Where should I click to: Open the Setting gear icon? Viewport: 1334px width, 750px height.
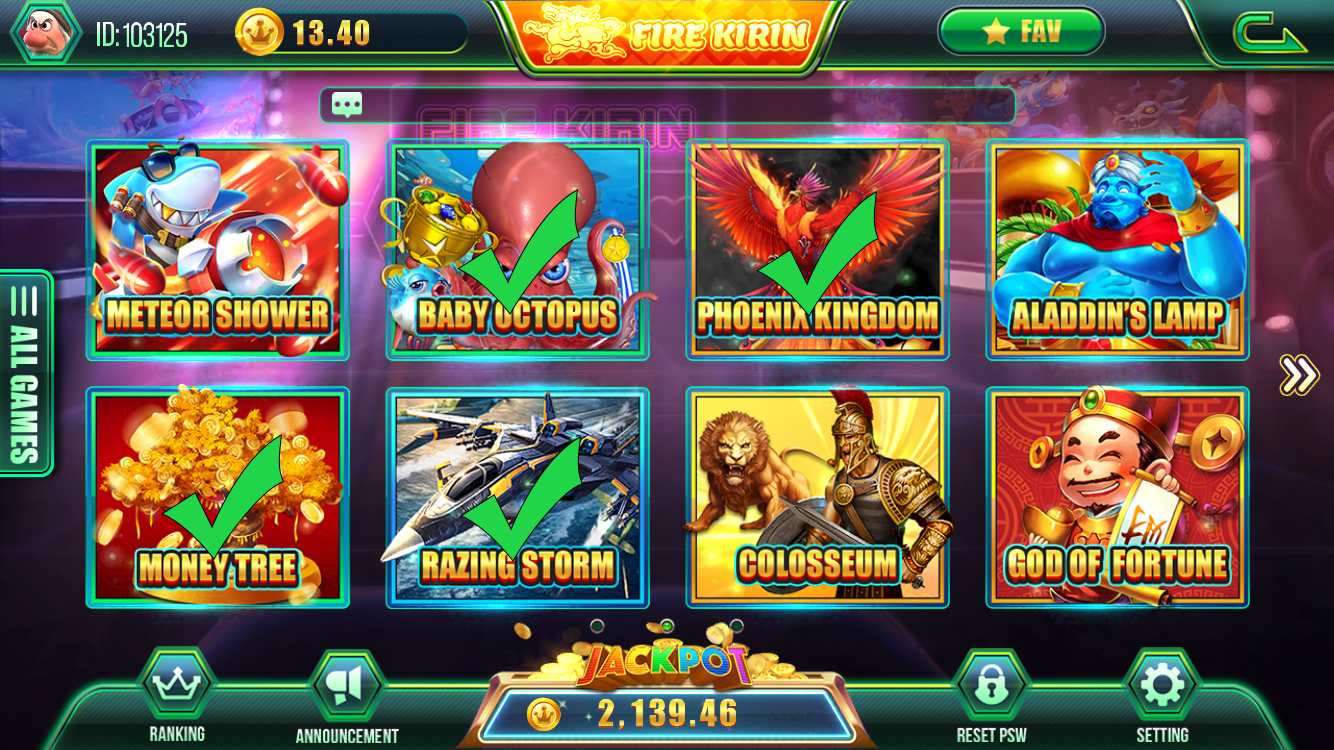pyautogui.click(x=1160, y=680)
